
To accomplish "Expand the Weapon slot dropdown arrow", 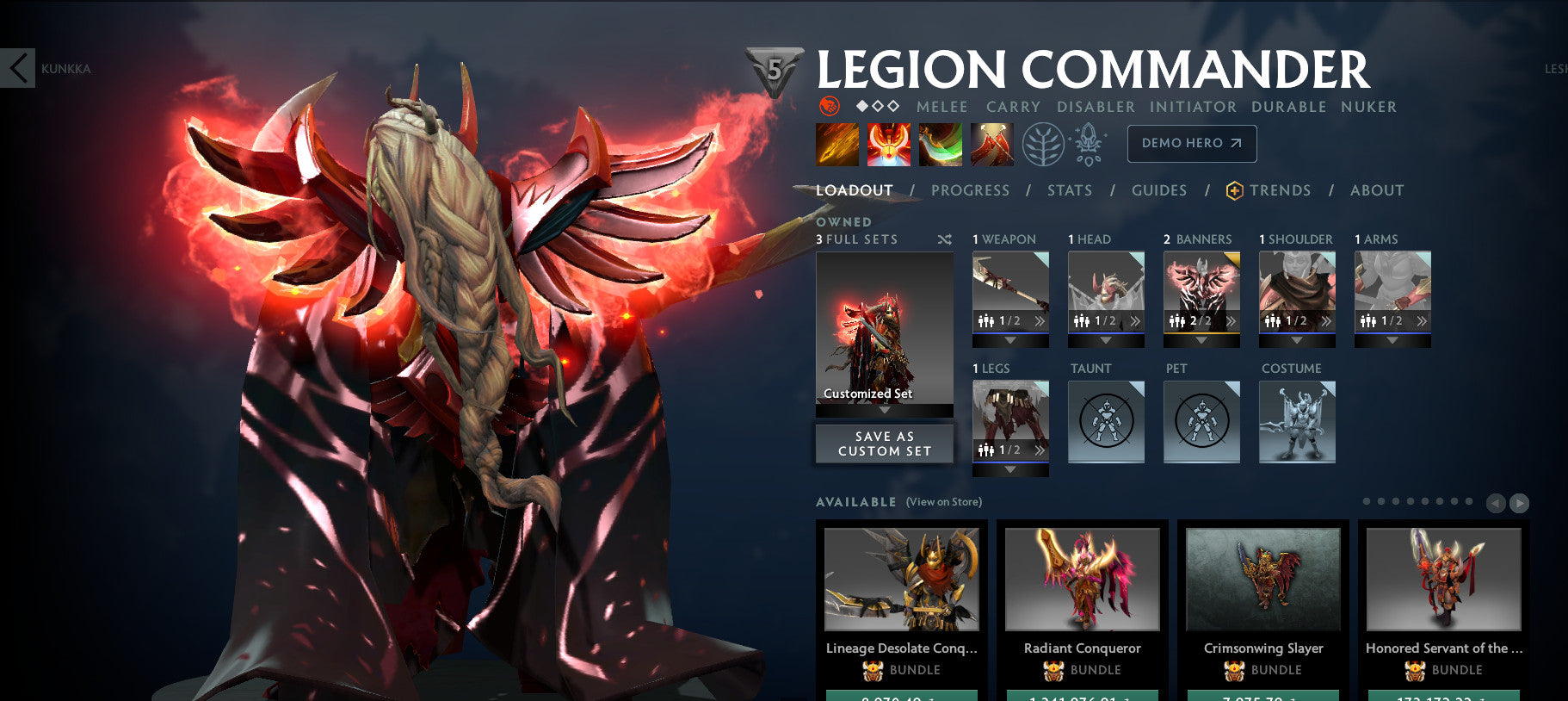I will tap(1009, 339).
